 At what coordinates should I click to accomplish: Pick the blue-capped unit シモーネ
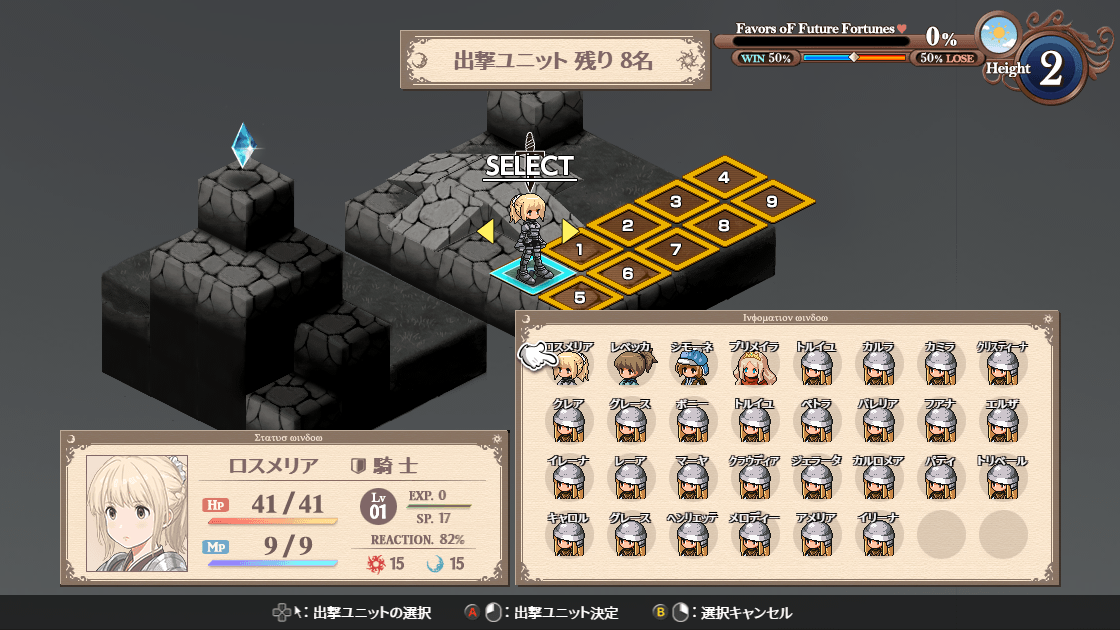(693, 366)
